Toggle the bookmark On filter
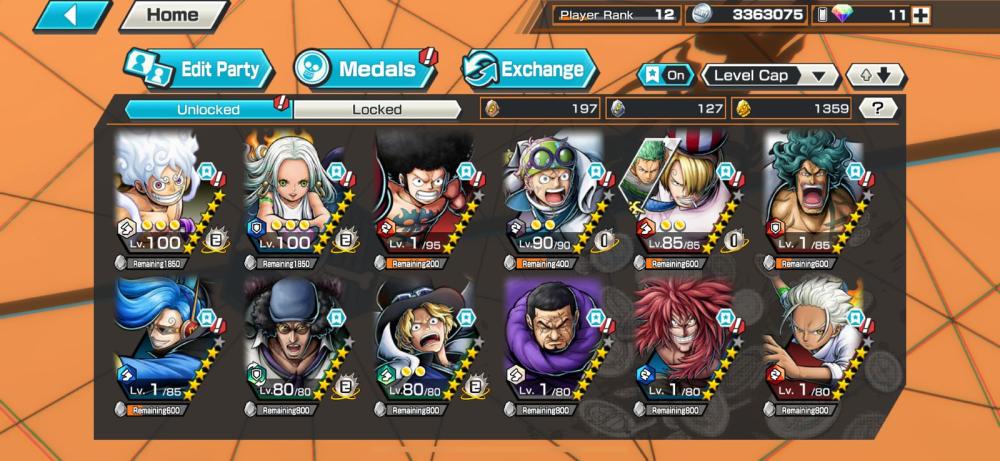1000x461 pixels. (x=666, y=75)
